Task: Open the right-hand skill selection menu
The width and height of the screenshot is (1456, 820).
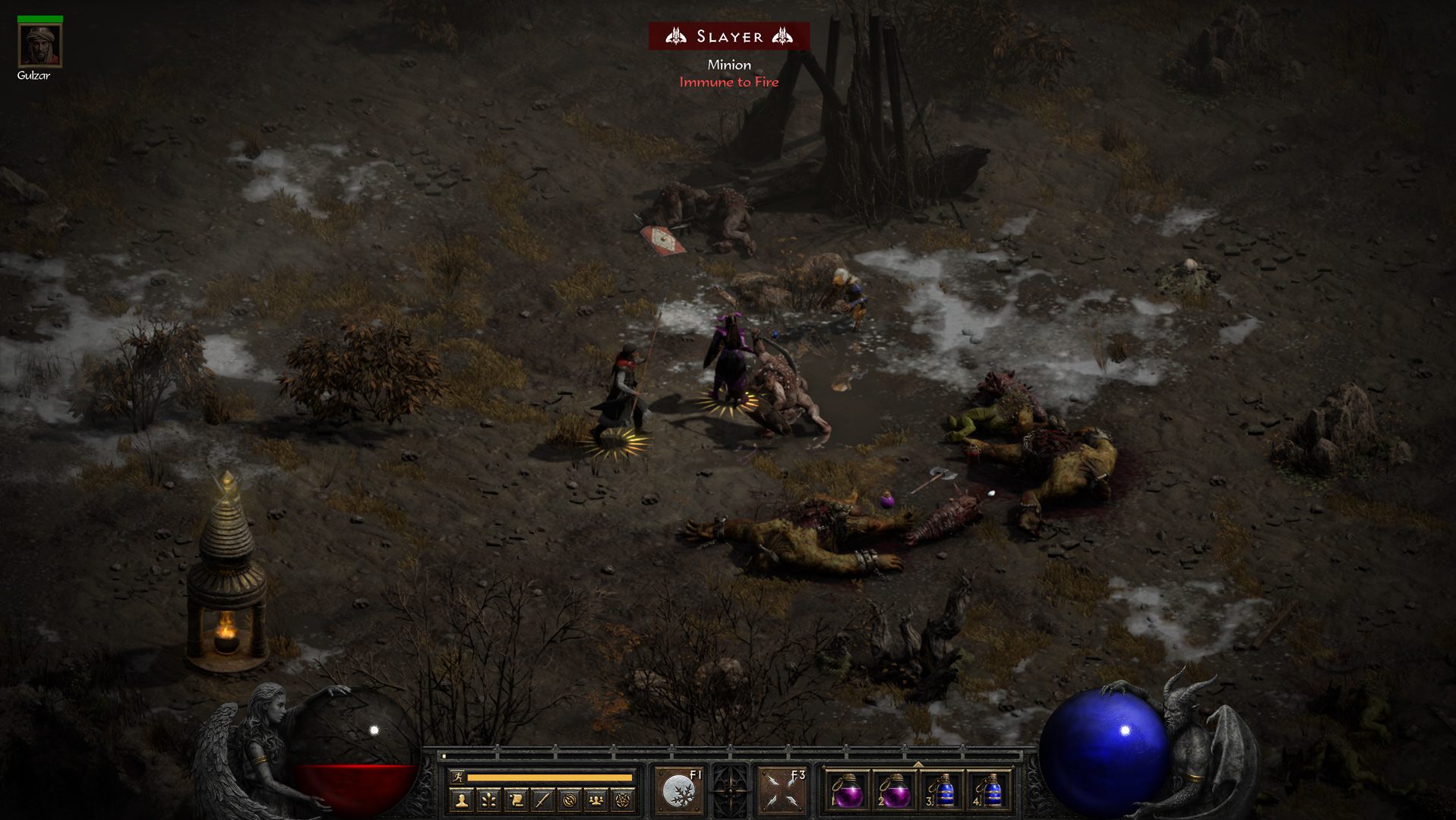Action: (x=782, y=790)
